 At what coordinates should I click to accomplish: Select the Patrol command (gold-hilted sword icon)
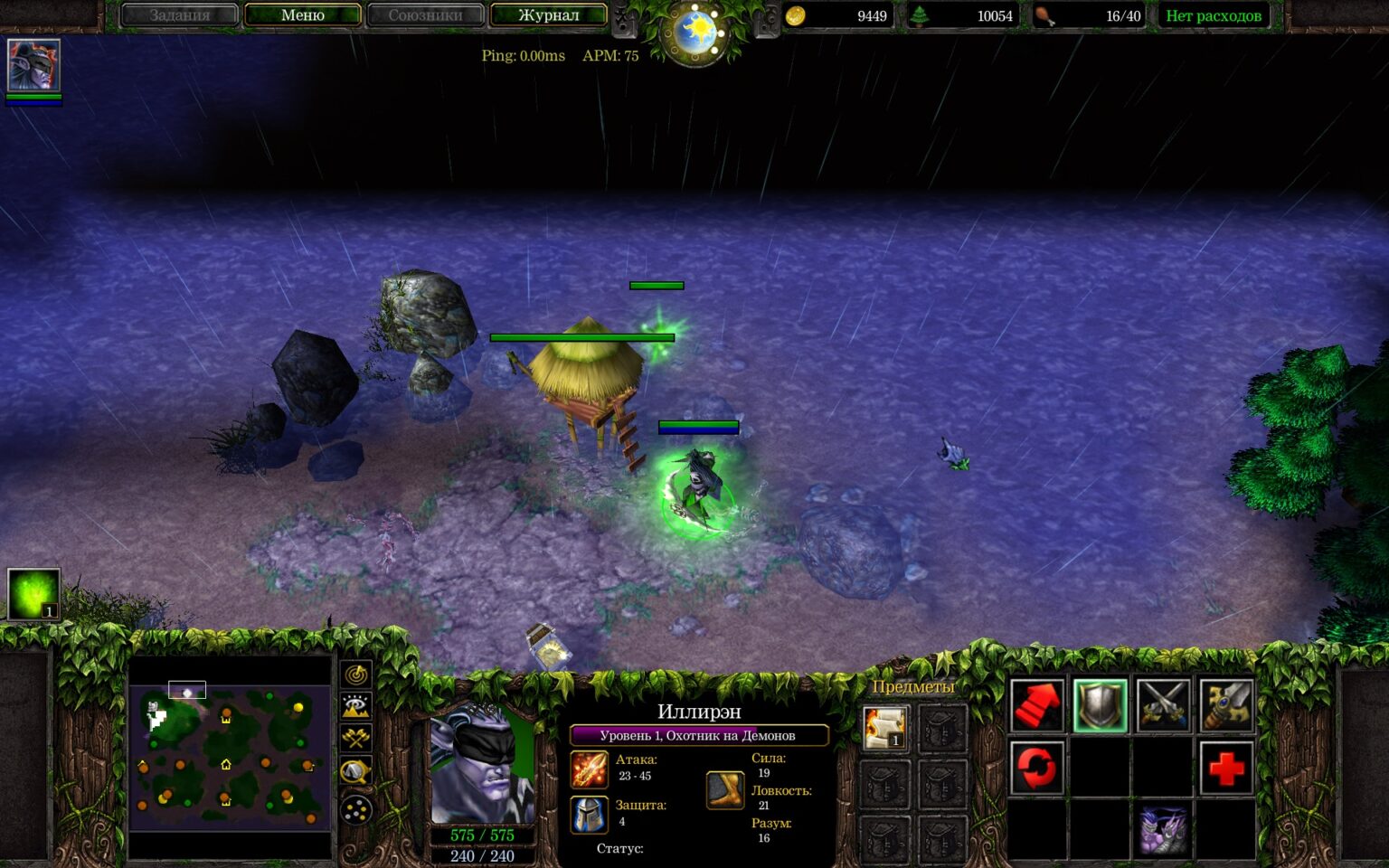click(x=1226, y=705)
